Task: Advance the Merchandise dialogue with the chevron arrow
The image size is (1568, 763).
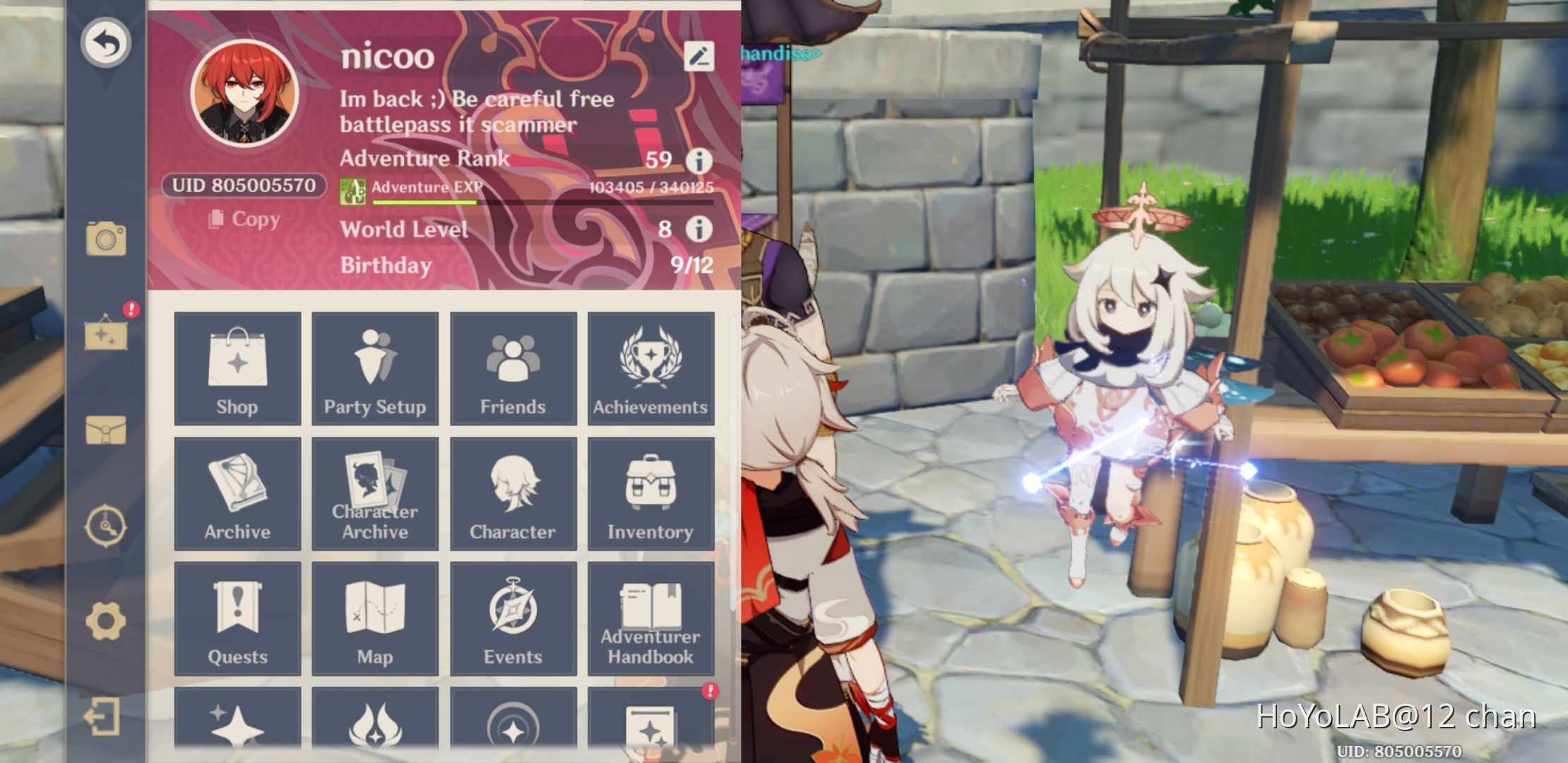Action: tap(817, 52)
